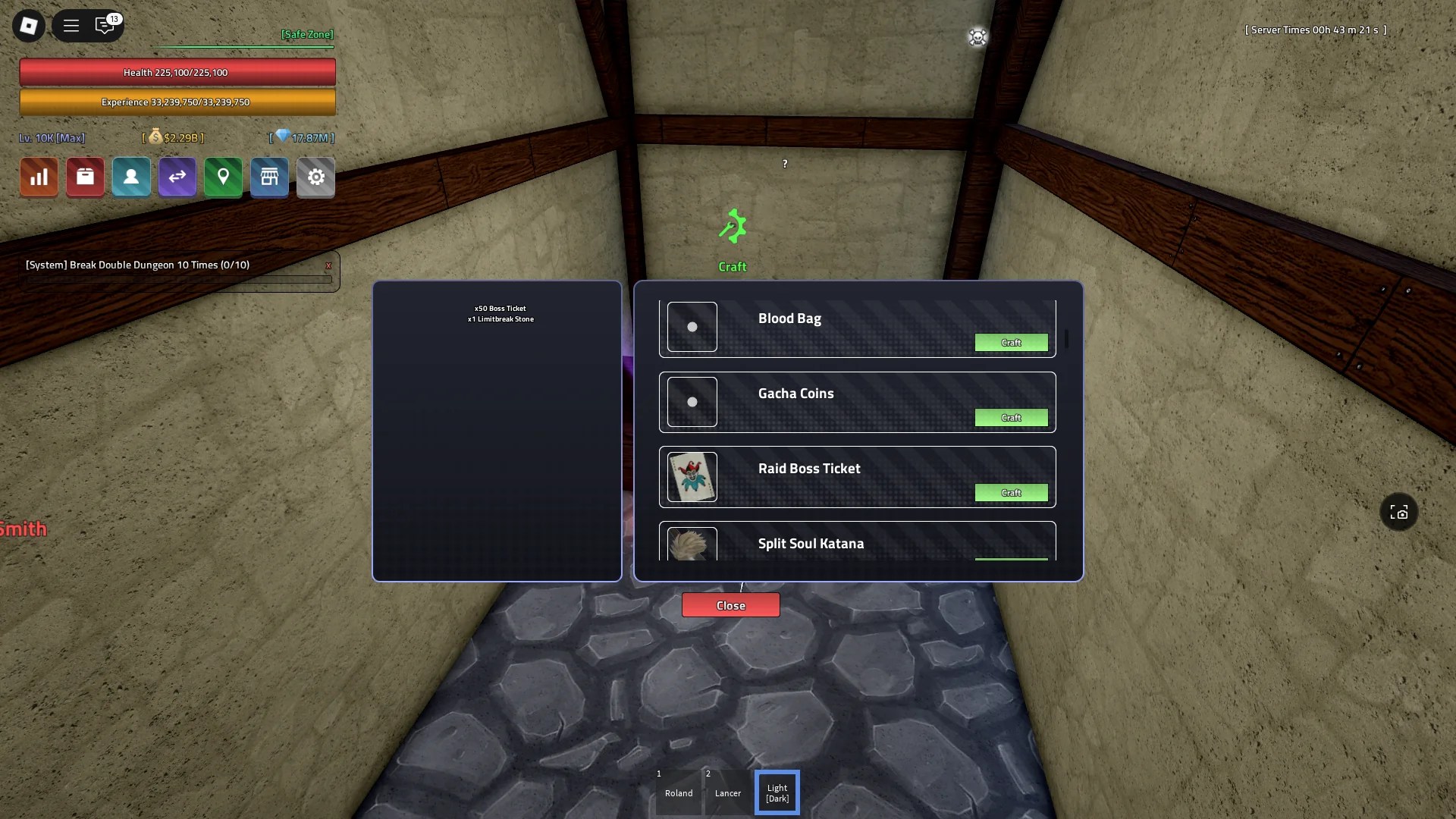Image resolution: width=1456 pixels, height=819 pixels.
Task: Click the Raid Boss Ticket jester card thumbnail
Action: [x=692, y=477]
